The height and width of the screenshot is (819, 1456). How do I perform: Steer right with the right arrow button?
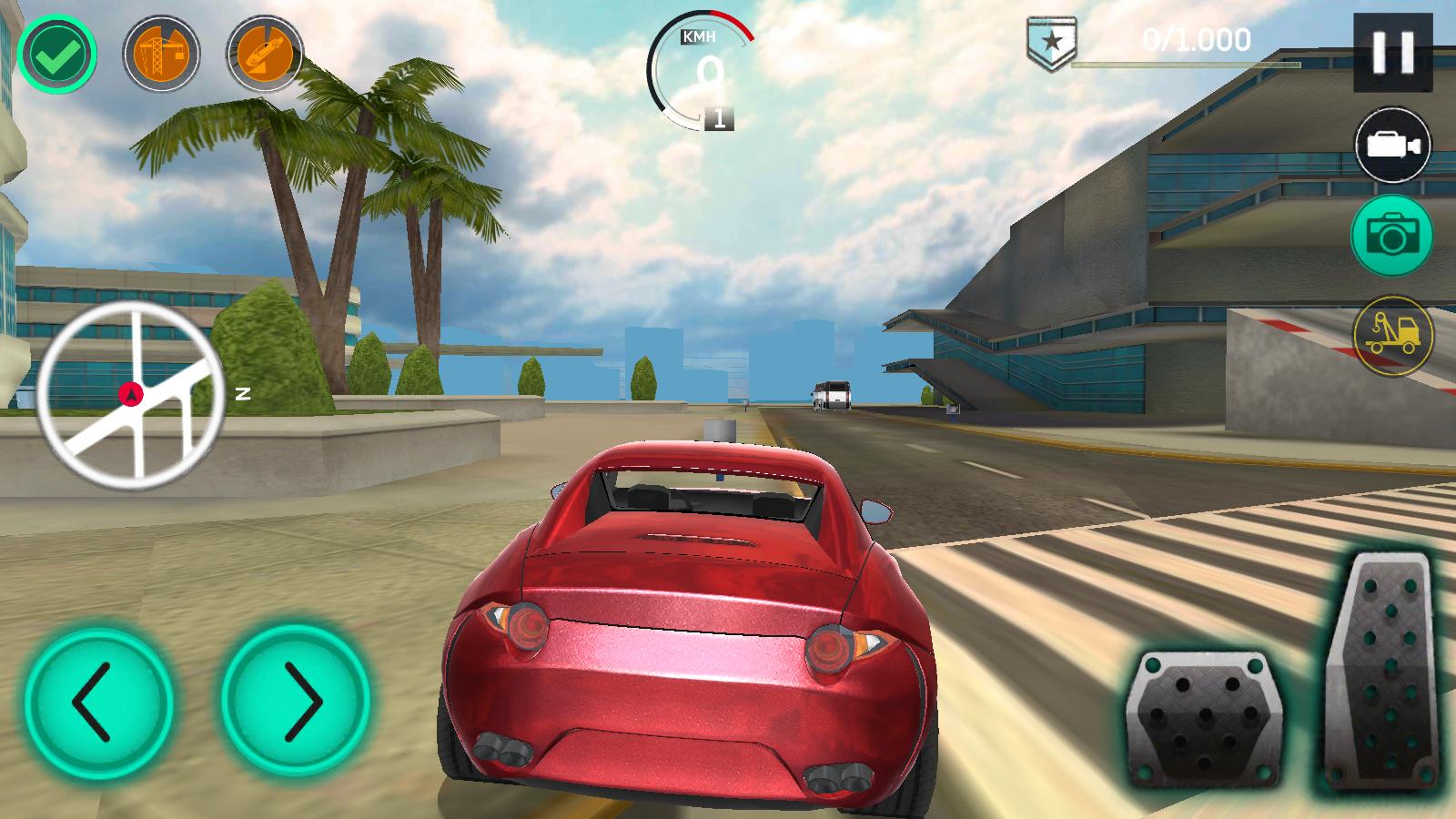(296, 701)
